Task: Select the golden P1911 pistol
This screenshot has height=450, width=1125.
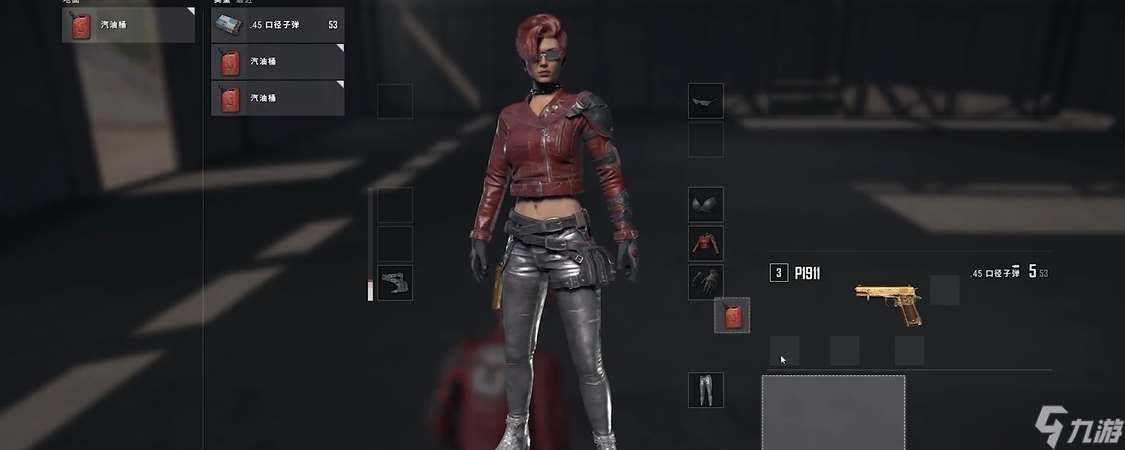Action: [887, 302]
